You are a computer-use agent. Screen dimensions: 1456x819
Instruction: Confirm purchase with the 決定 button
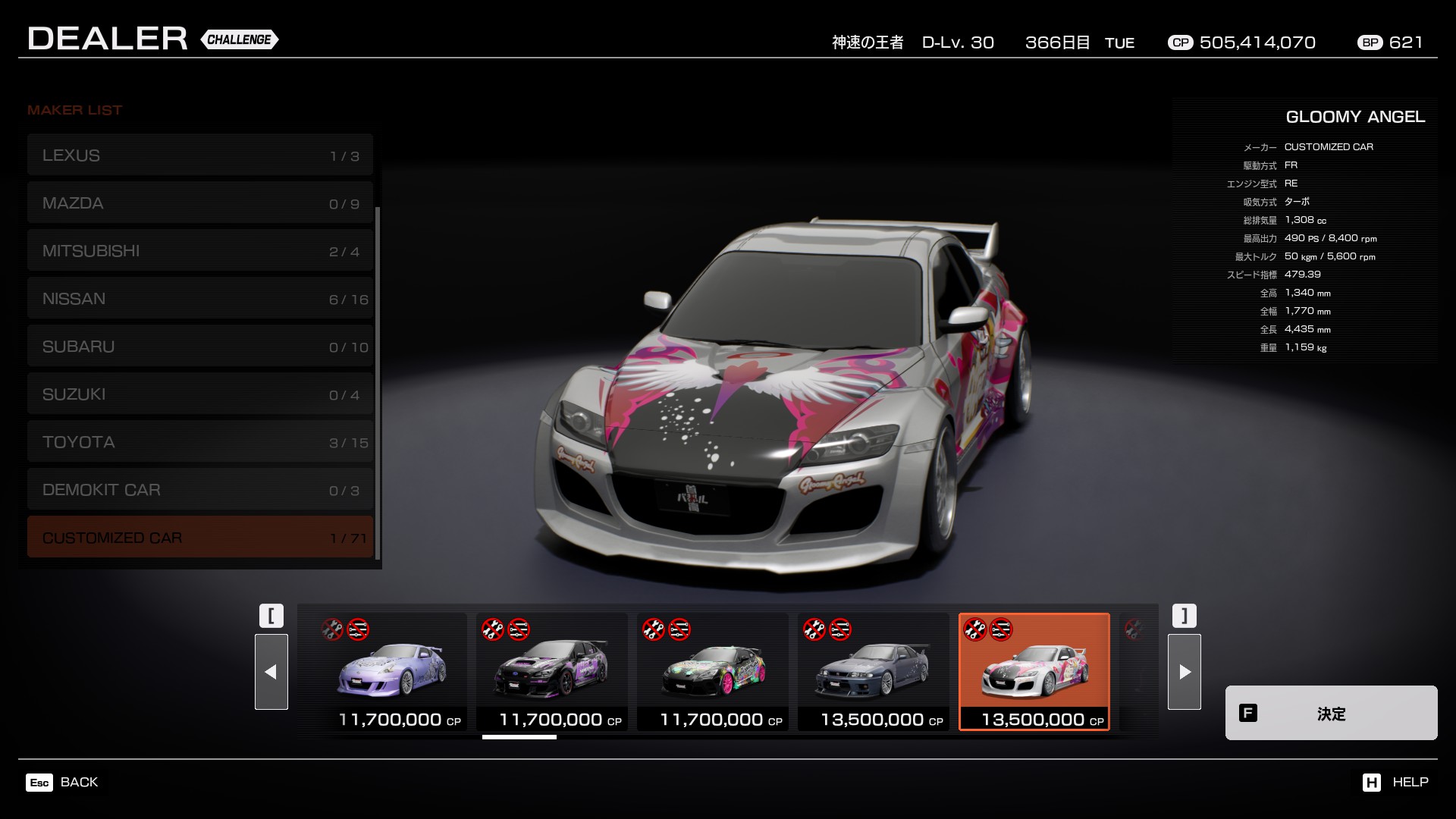(x=1331, y=713)
